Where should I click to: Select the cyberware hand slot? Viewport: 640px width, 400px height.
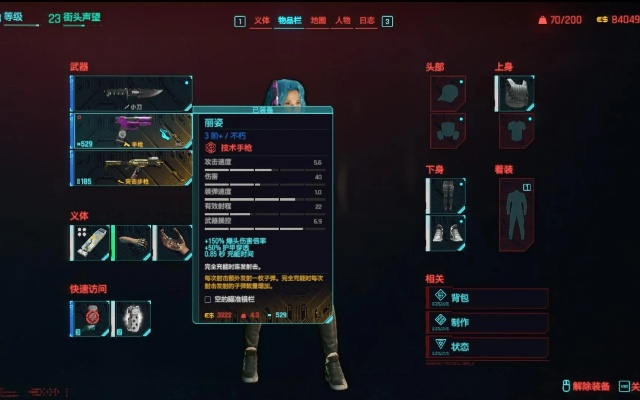[x=172, y=242]
